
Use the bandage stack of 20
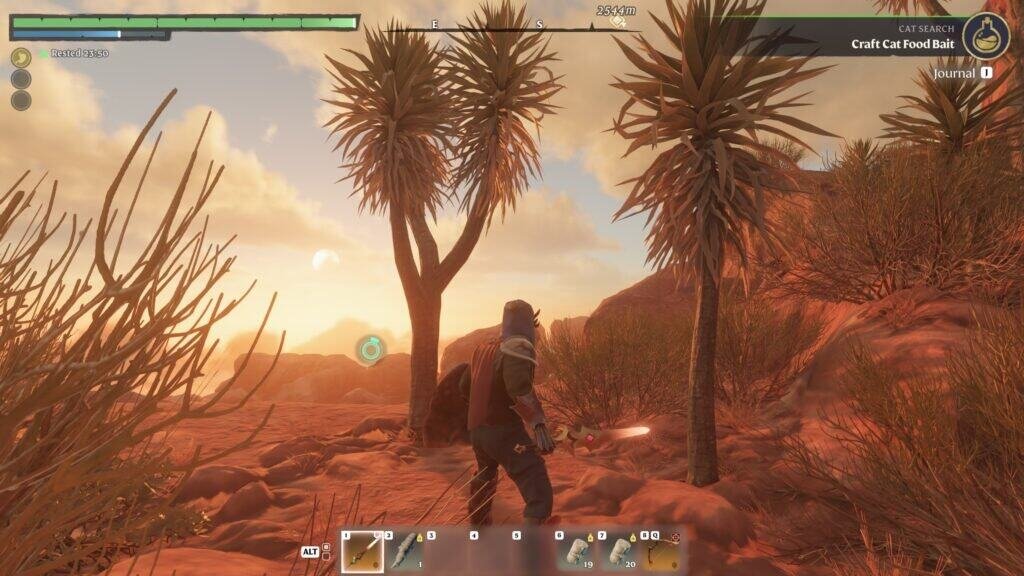619,551
